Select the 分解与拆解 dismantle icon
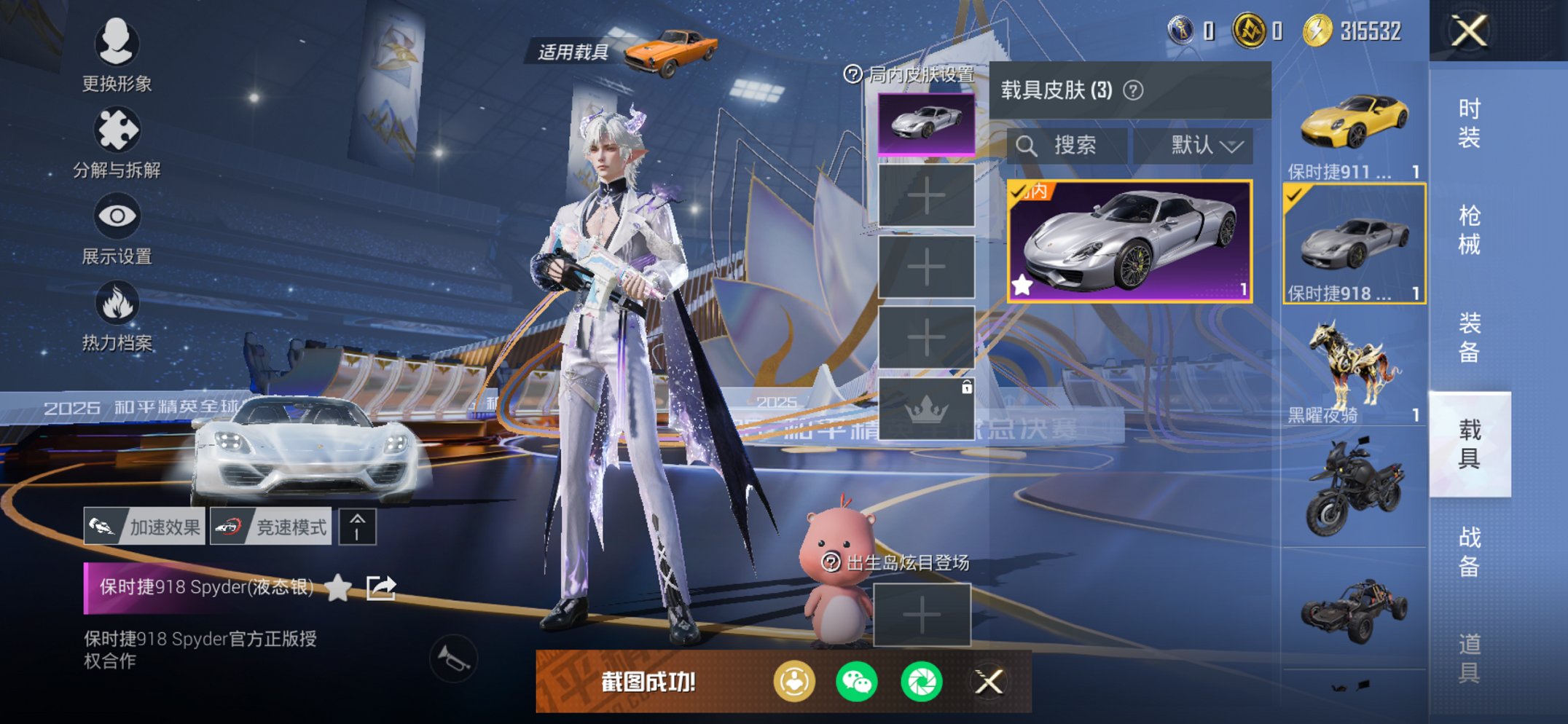 (x=117, y=131)
